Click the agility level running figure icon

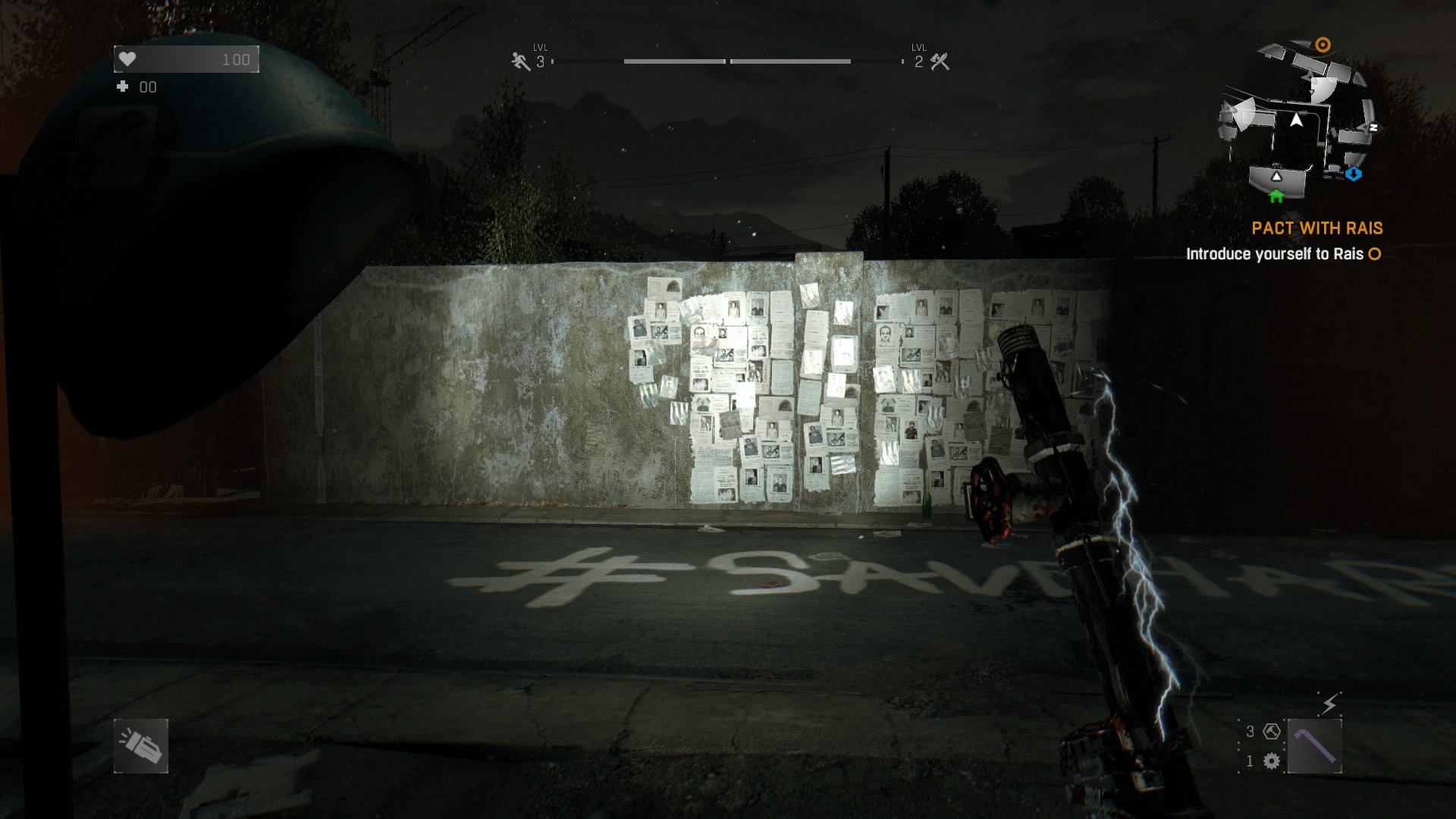[x=520, y=61]
